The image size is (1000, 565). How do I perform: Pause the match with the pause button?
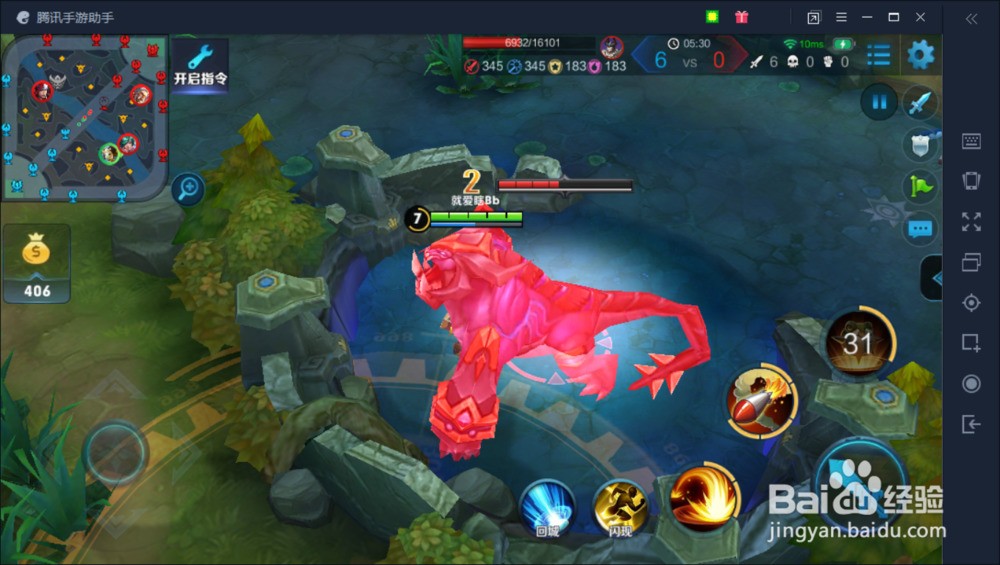(879, 101)
